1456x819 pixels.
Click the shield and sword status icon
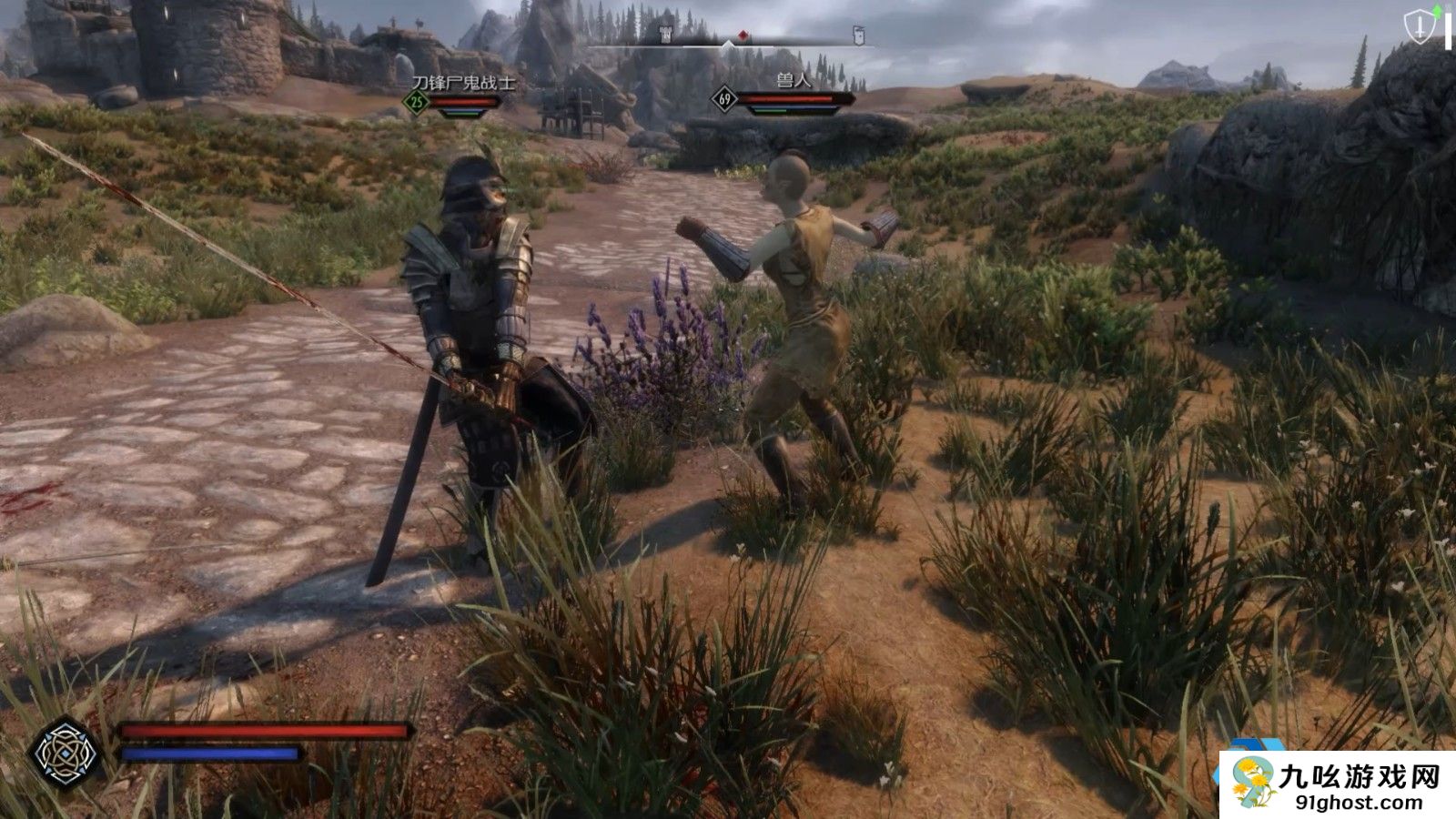(x=1419, y=26)
